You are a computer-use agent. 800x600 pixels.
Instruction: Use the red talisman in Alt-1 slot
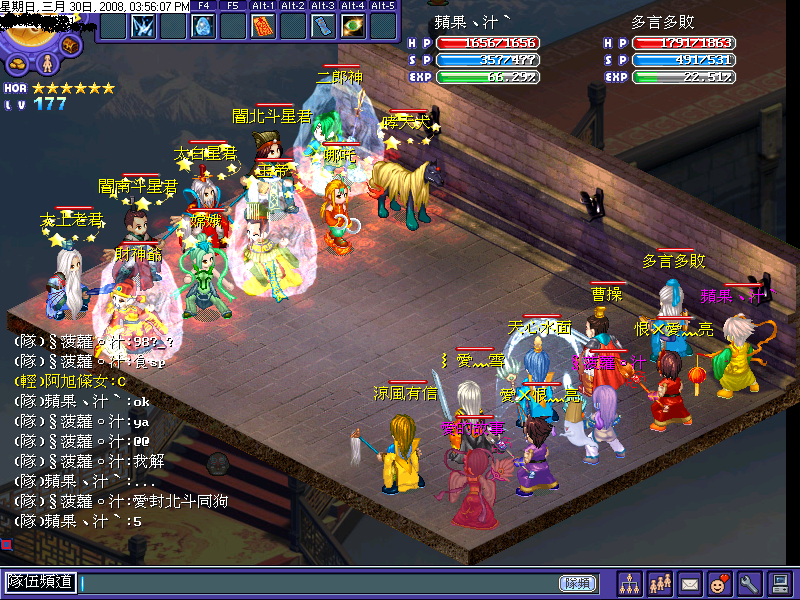[x=263, y=26]
